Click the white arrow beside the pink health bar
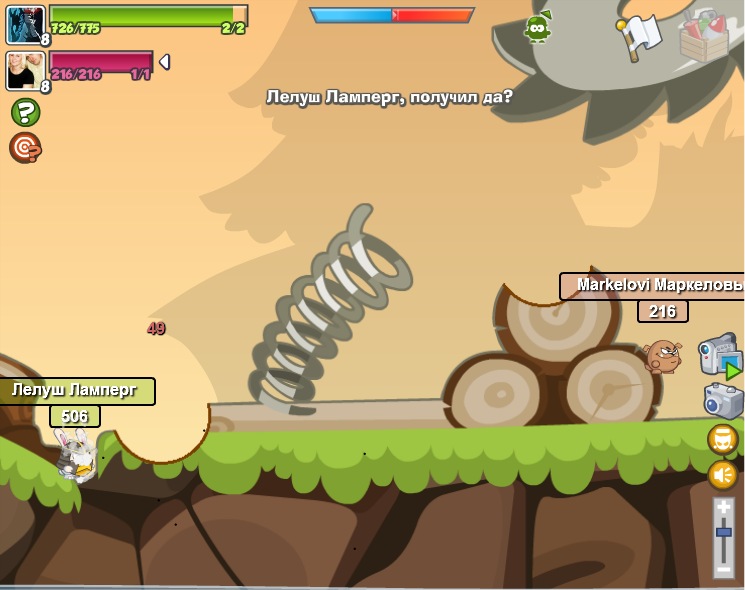745x590 pixels. click(x=164, y=62)
